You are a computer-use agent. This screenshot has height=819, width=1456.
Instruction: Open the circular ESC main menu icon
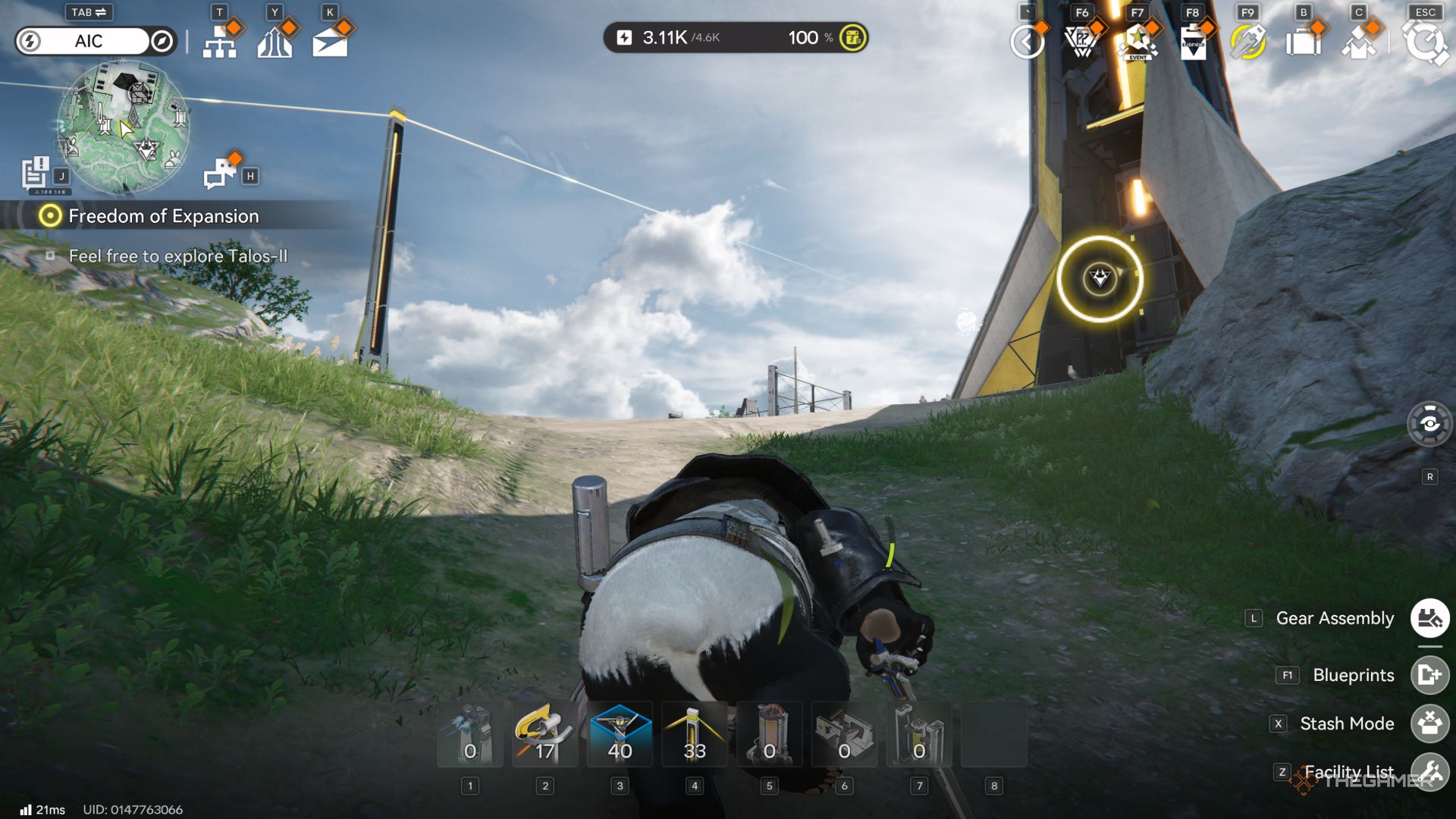(x=1426, y=42)
